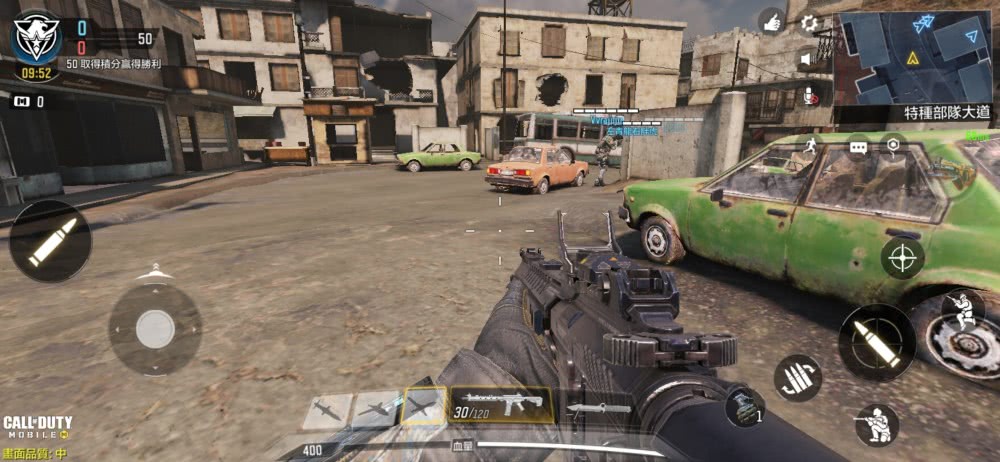Screen dimensions: 1000x462
Task: Open the quick chat speech bubble
Action: 858,147
